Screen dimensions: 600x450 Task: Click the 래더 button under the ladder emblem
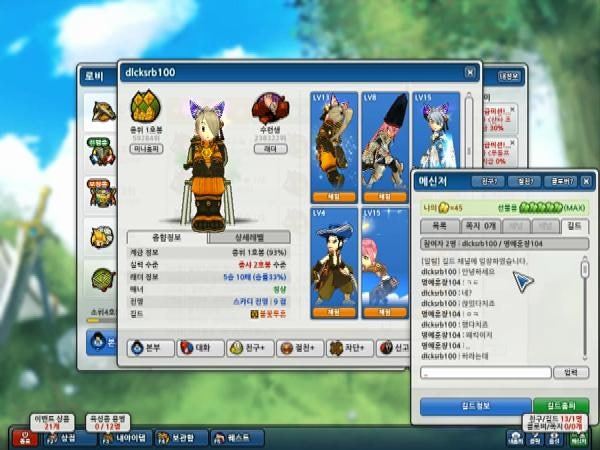271,149
